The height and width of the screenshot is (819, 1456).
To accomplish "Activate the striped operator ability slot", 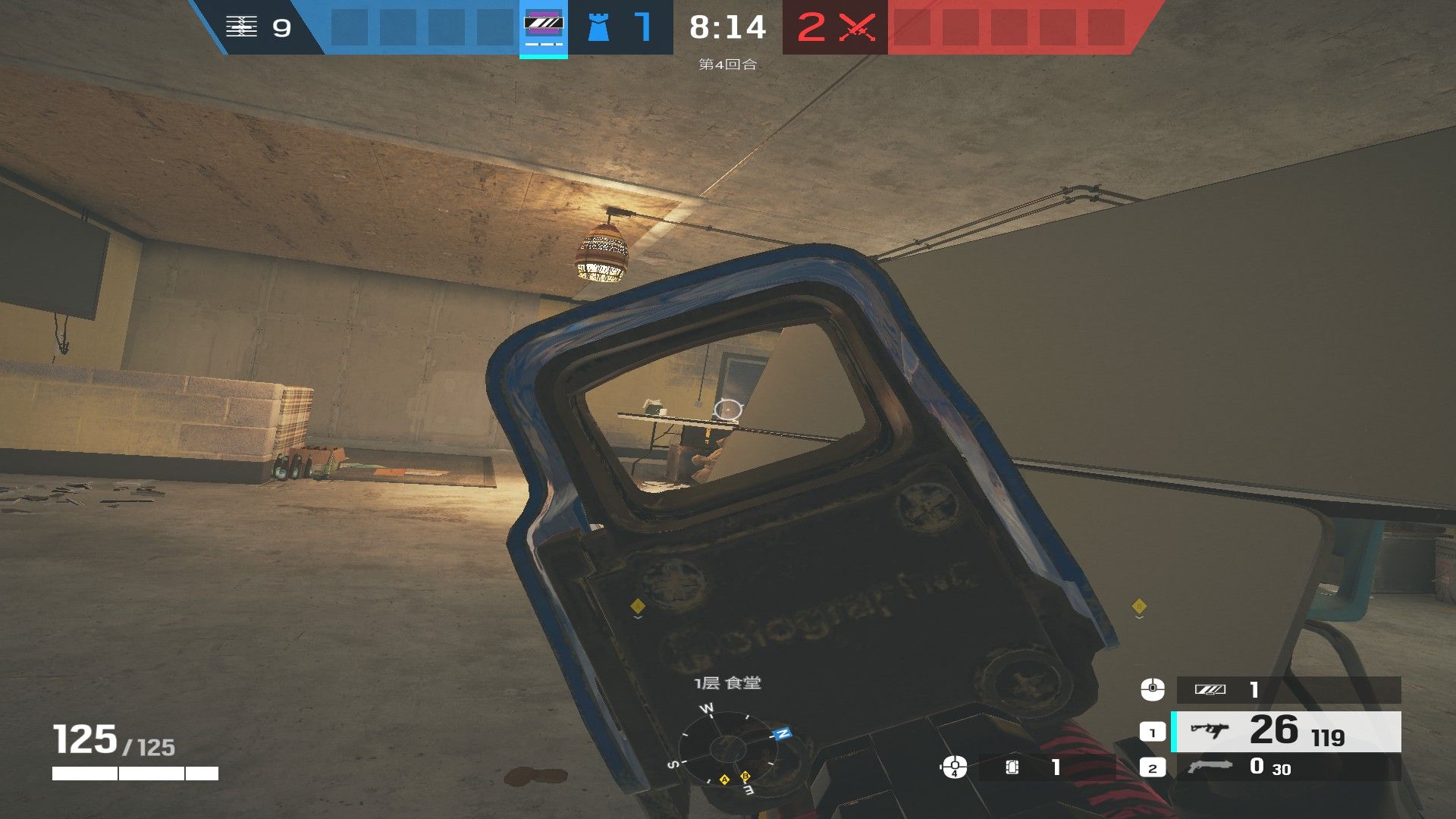I will pyautogui.click(x=1287, y=689).
